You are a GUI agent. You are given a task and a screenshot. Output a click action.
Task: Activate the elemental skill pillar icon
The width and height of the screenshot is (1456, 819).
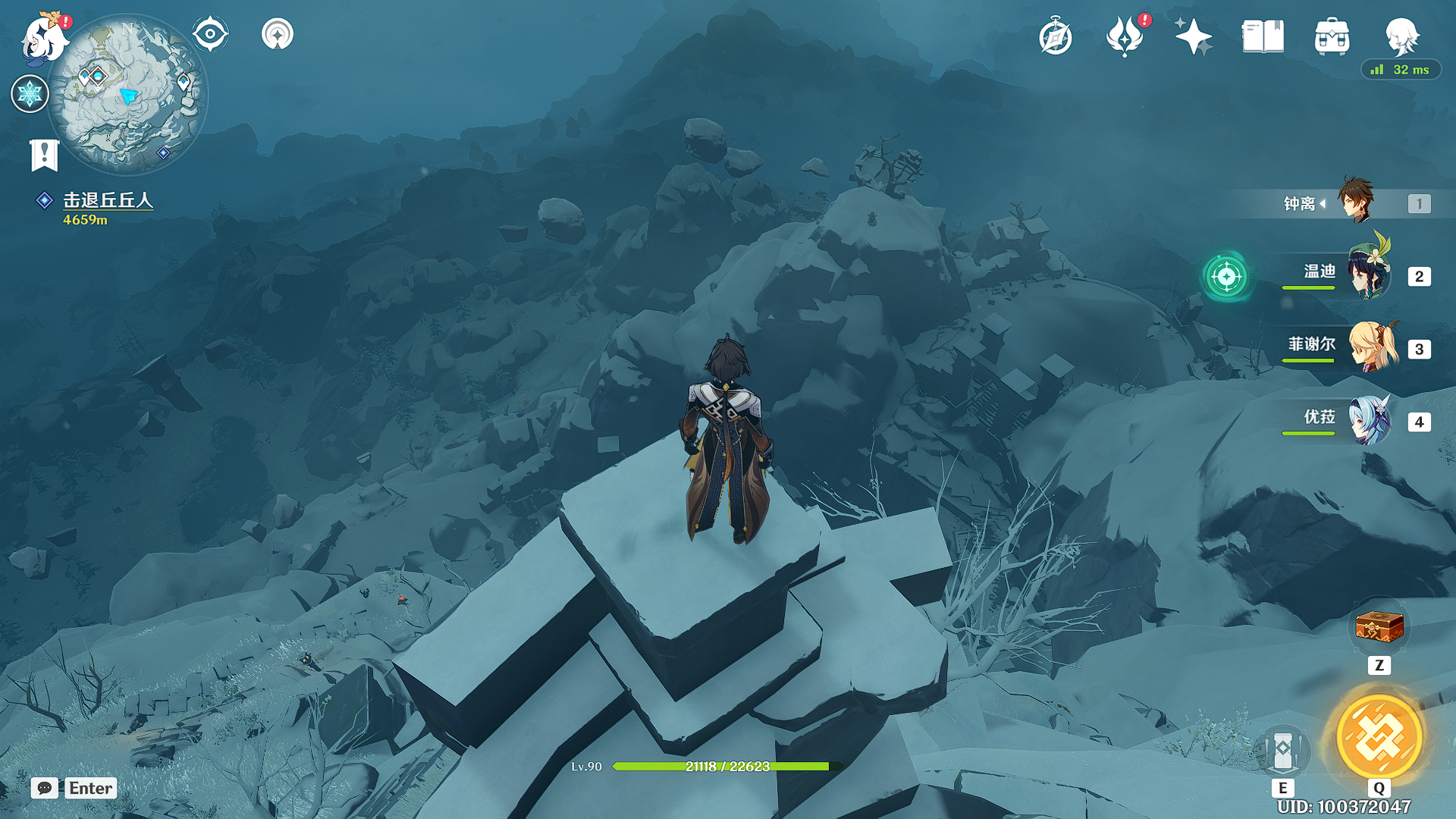(x=1282, y=750)
